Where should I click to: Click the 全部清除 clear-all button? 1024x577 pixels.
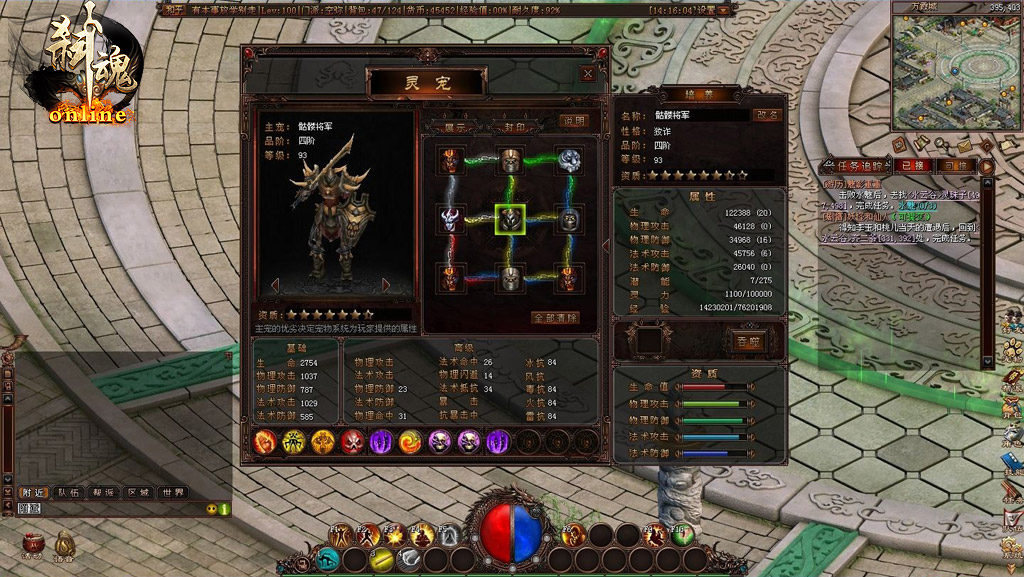(x=556, y=318)
